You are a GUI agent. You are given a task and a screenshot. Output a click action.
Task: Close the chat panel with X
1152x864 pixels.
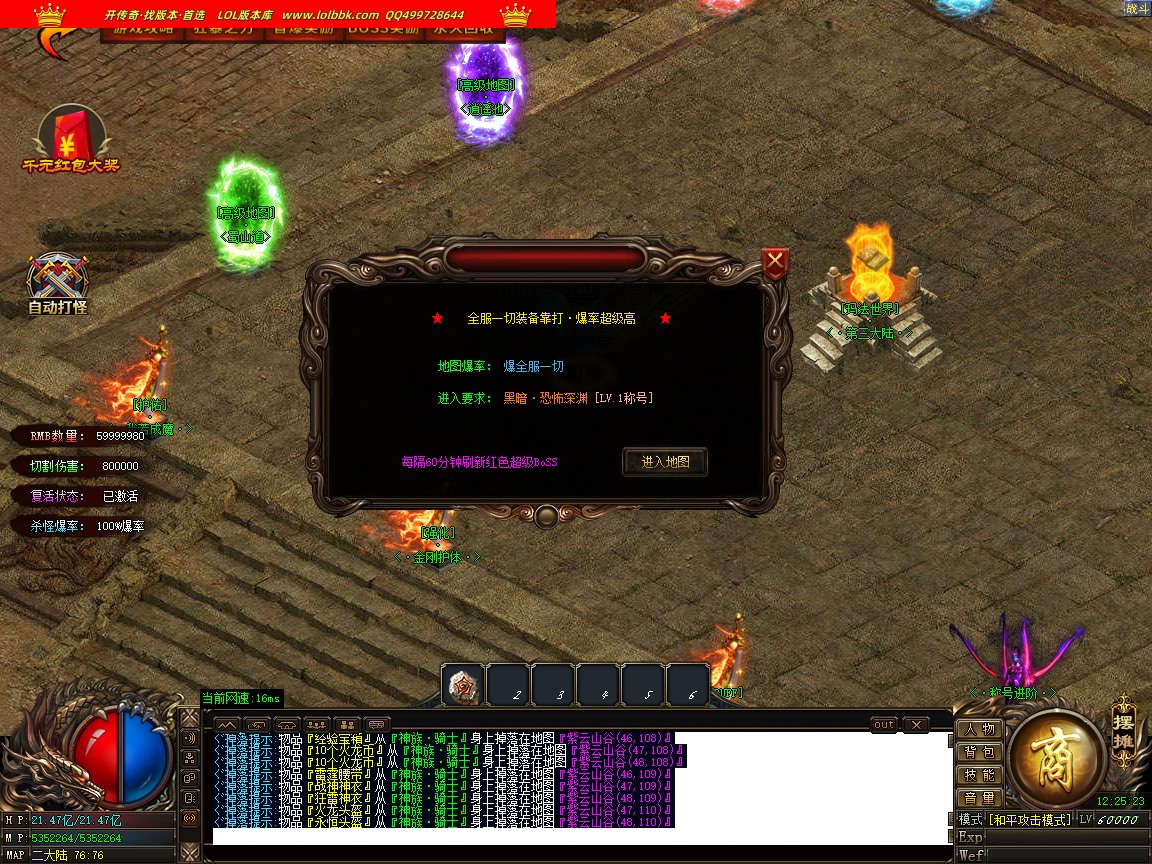pyautogui.click(x=915, y=724)
